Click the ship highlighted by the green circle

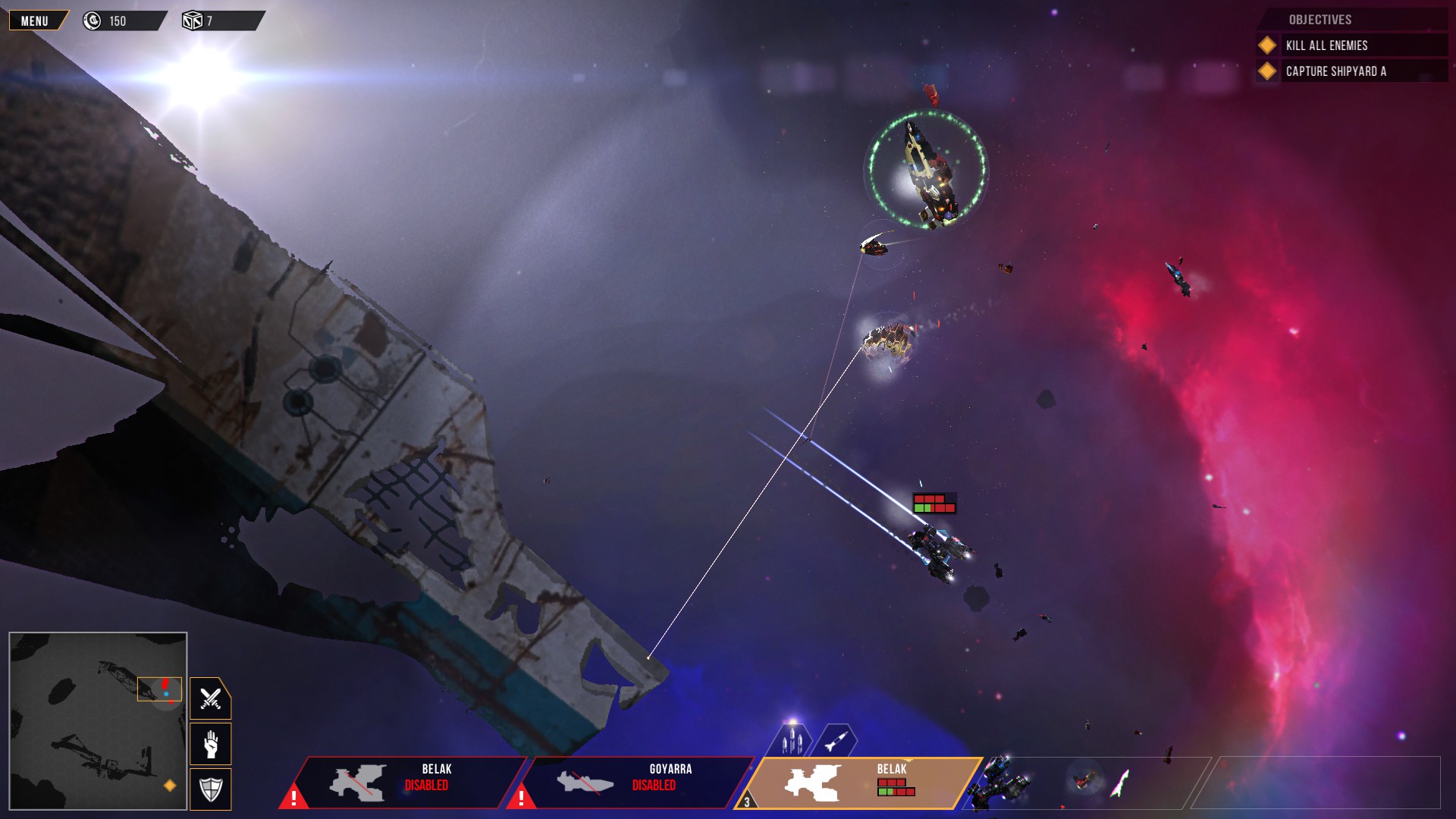coord(927,171)
